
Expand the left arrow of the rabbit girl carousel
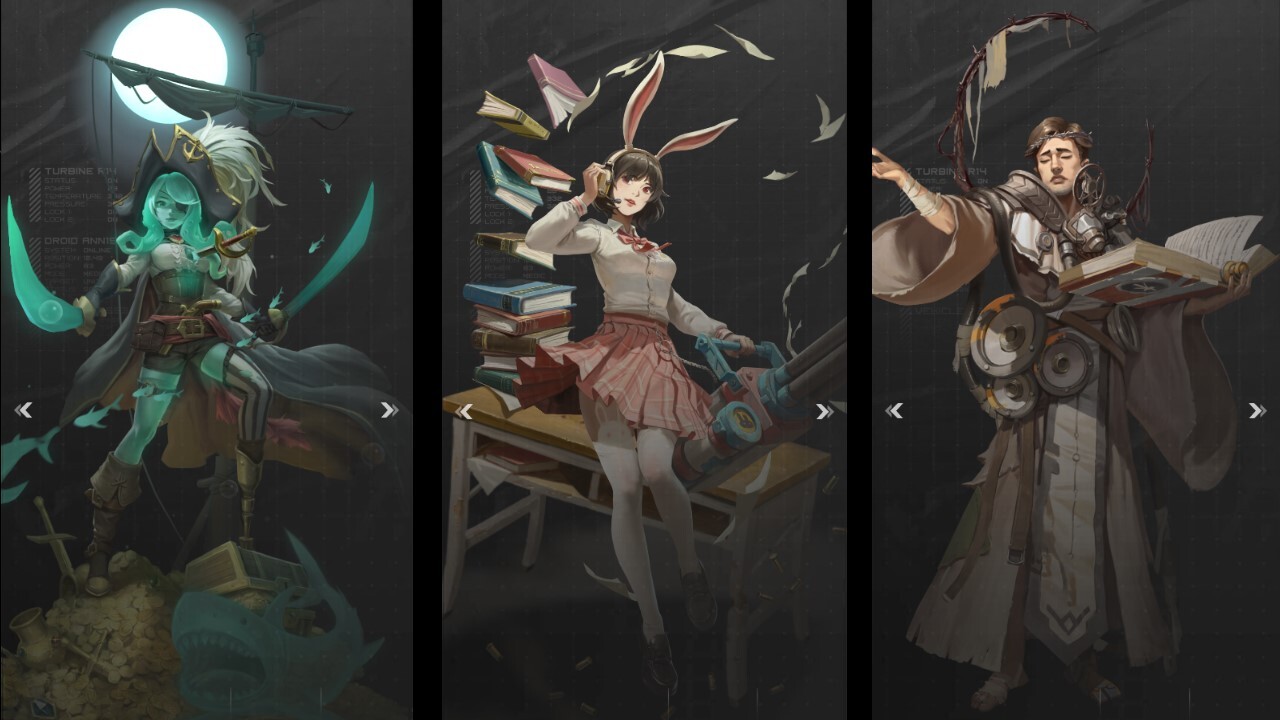[x=466, y=411]
